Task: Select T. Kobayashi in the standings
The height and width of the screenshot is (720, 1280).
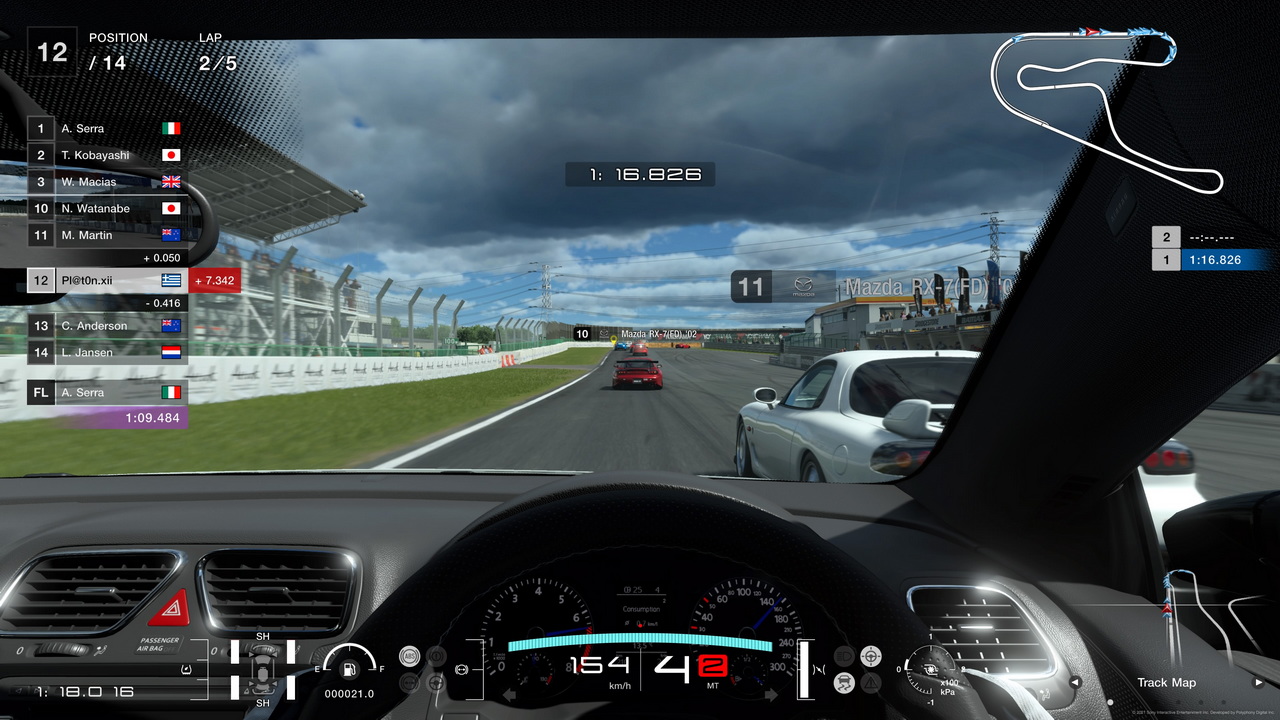Action: click(107, 155)
